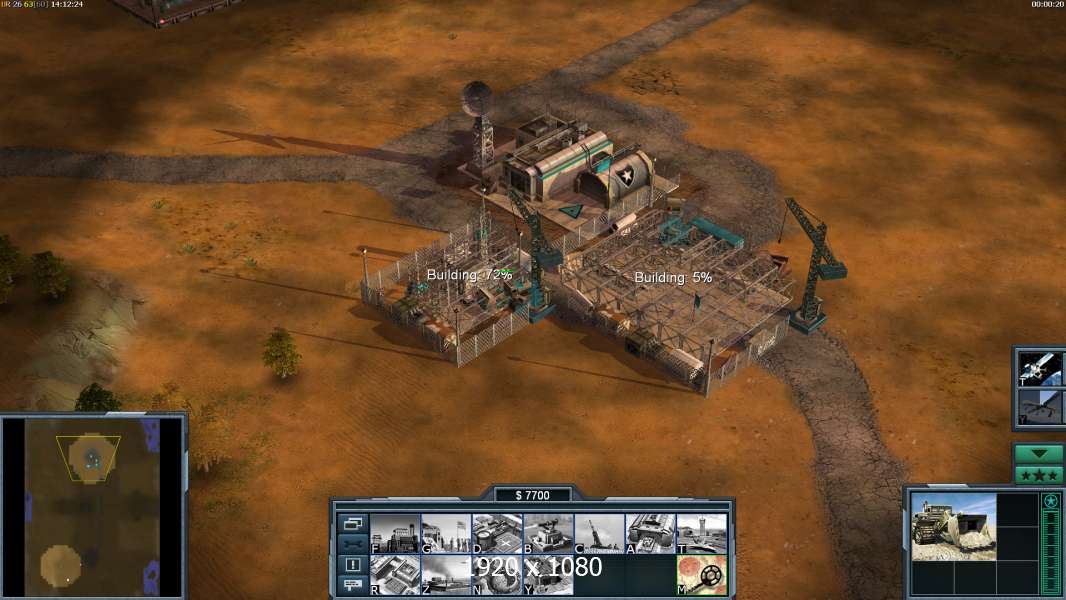
Task: Build the helipad structure icon (D)
Action: point(497,533)
